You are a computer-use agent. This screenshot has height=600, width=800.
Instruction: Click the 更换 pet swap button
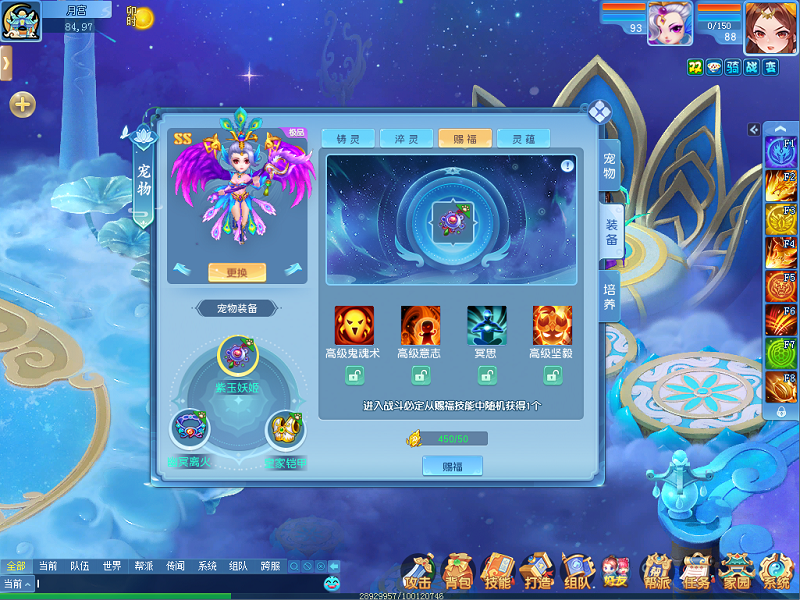(236, 272)
